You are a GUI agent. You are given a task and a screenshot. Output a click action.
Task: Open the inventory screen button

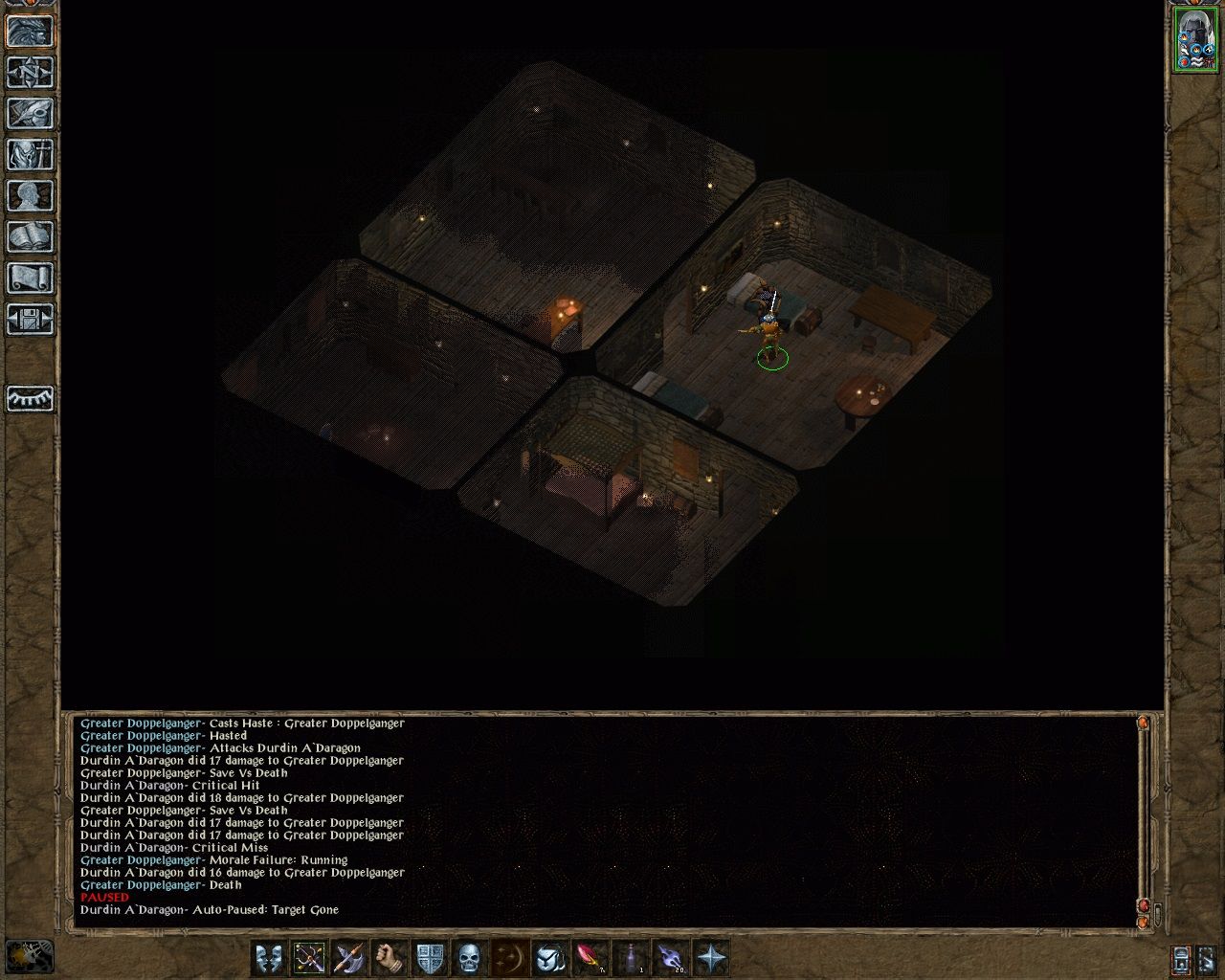30,154
